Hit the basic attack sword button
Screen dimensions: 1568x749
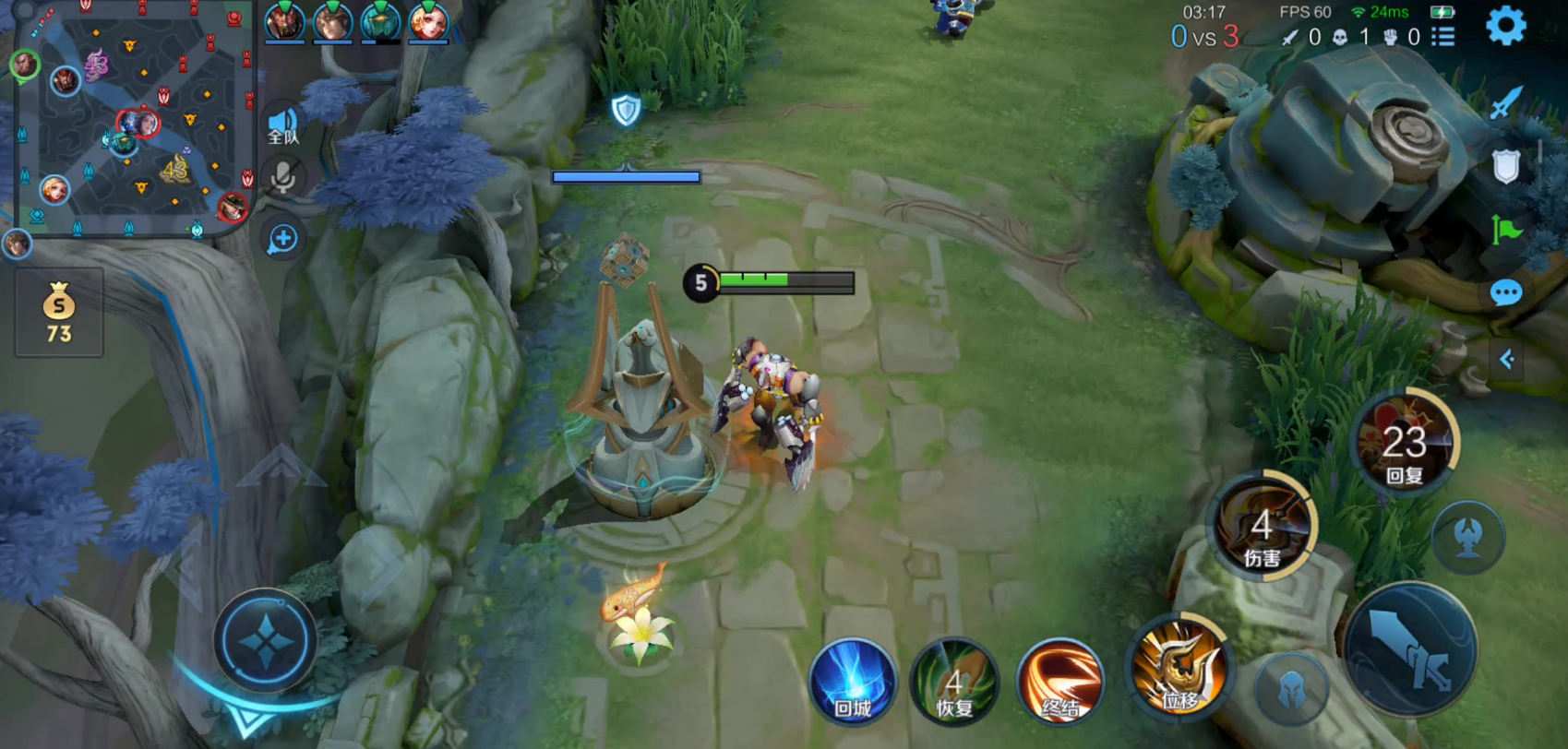point(1411,649)
